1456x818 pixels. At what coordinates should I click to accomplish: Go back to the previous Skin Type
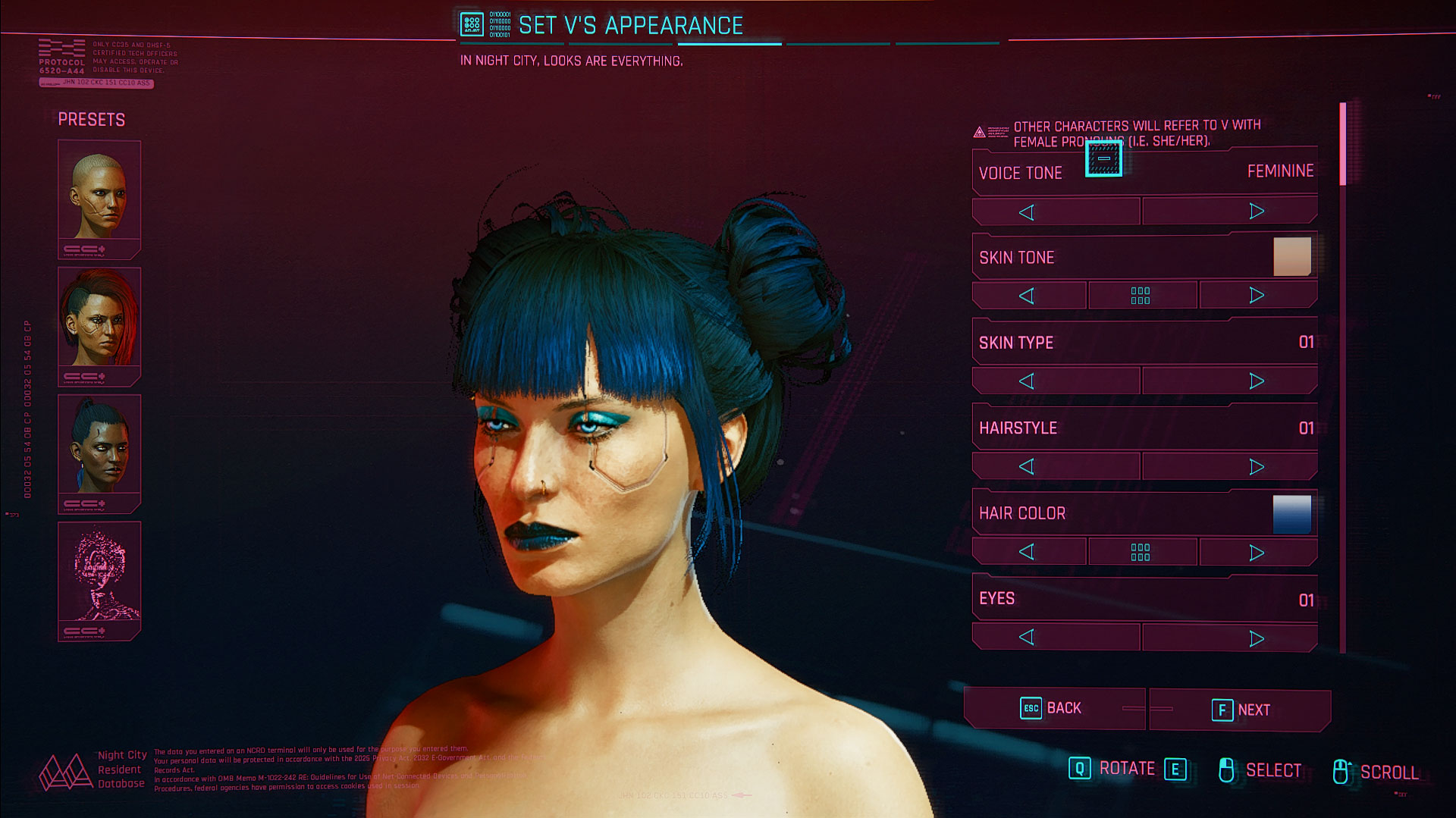click(1027, 381)
